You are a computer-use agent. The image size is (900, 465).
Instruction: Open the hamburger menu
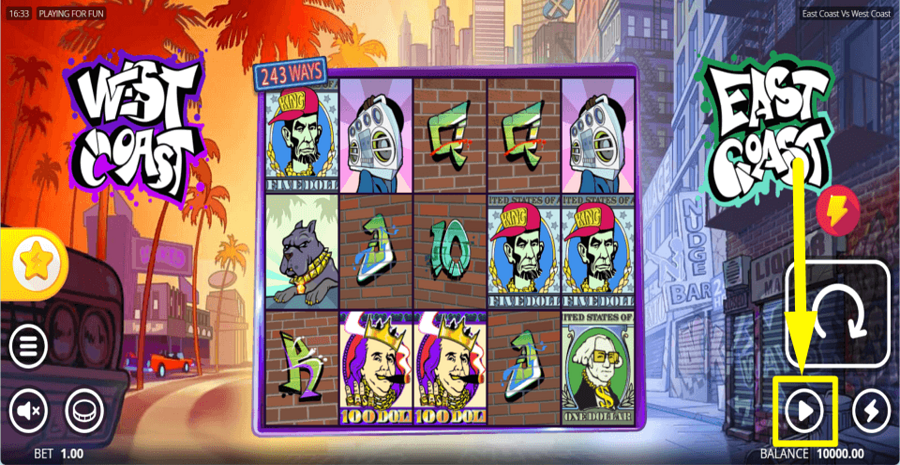tap(29, 347)
